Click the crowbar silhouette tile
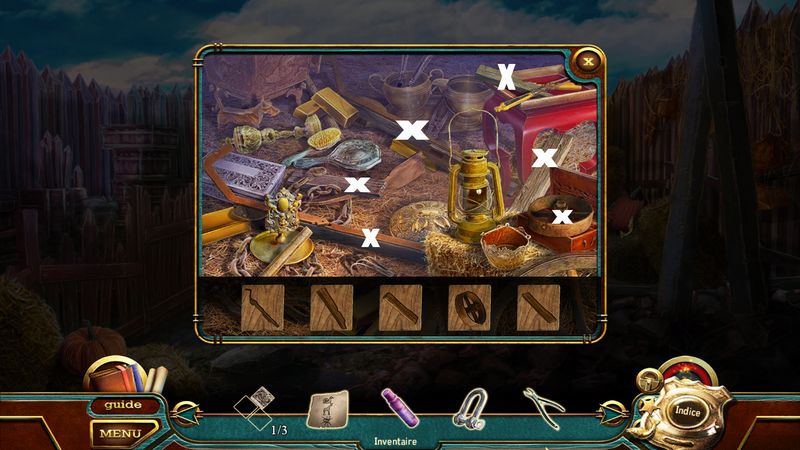The image size is (800, 450). (261, 308)
